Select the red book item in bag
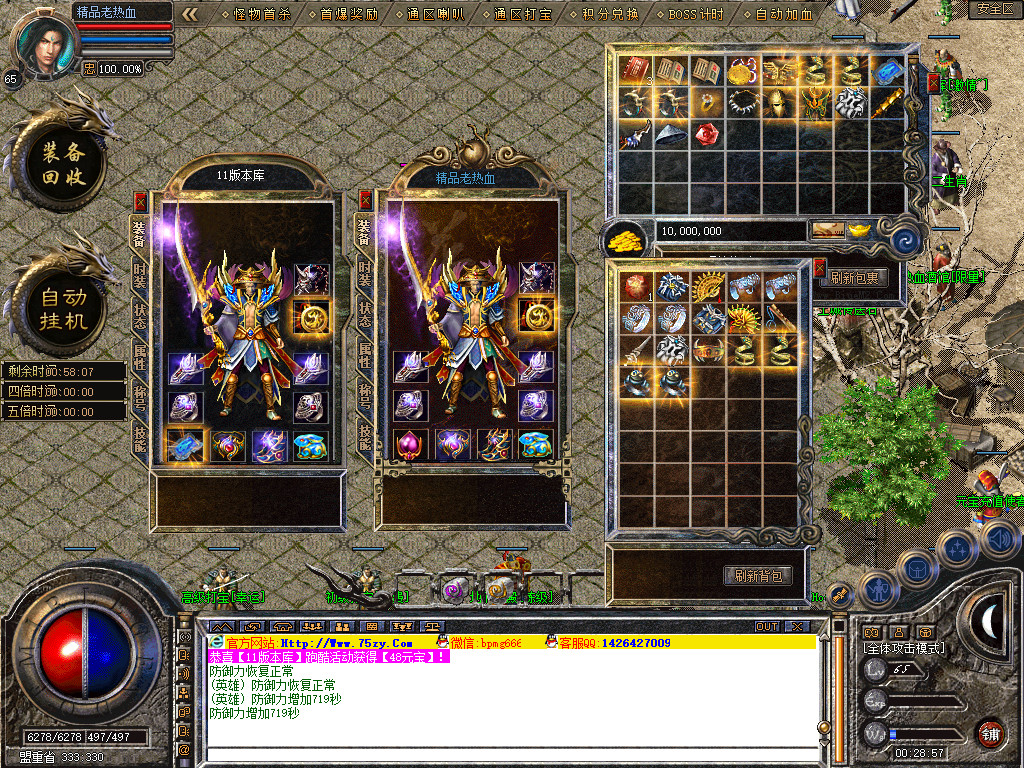This screenshot has width=1024, height=768. (x=634, y=70)
